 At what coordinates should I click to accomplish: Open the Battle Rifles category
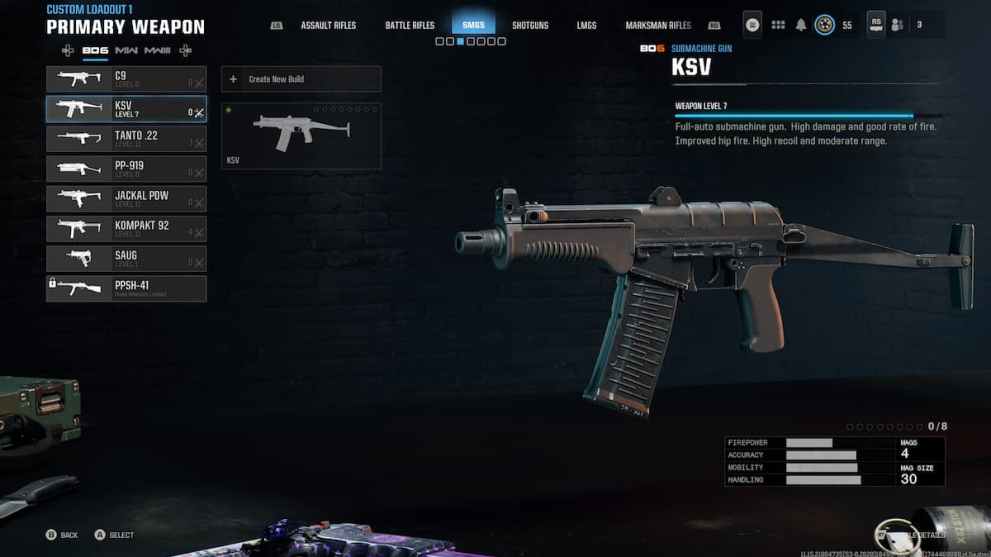(410, 25)
